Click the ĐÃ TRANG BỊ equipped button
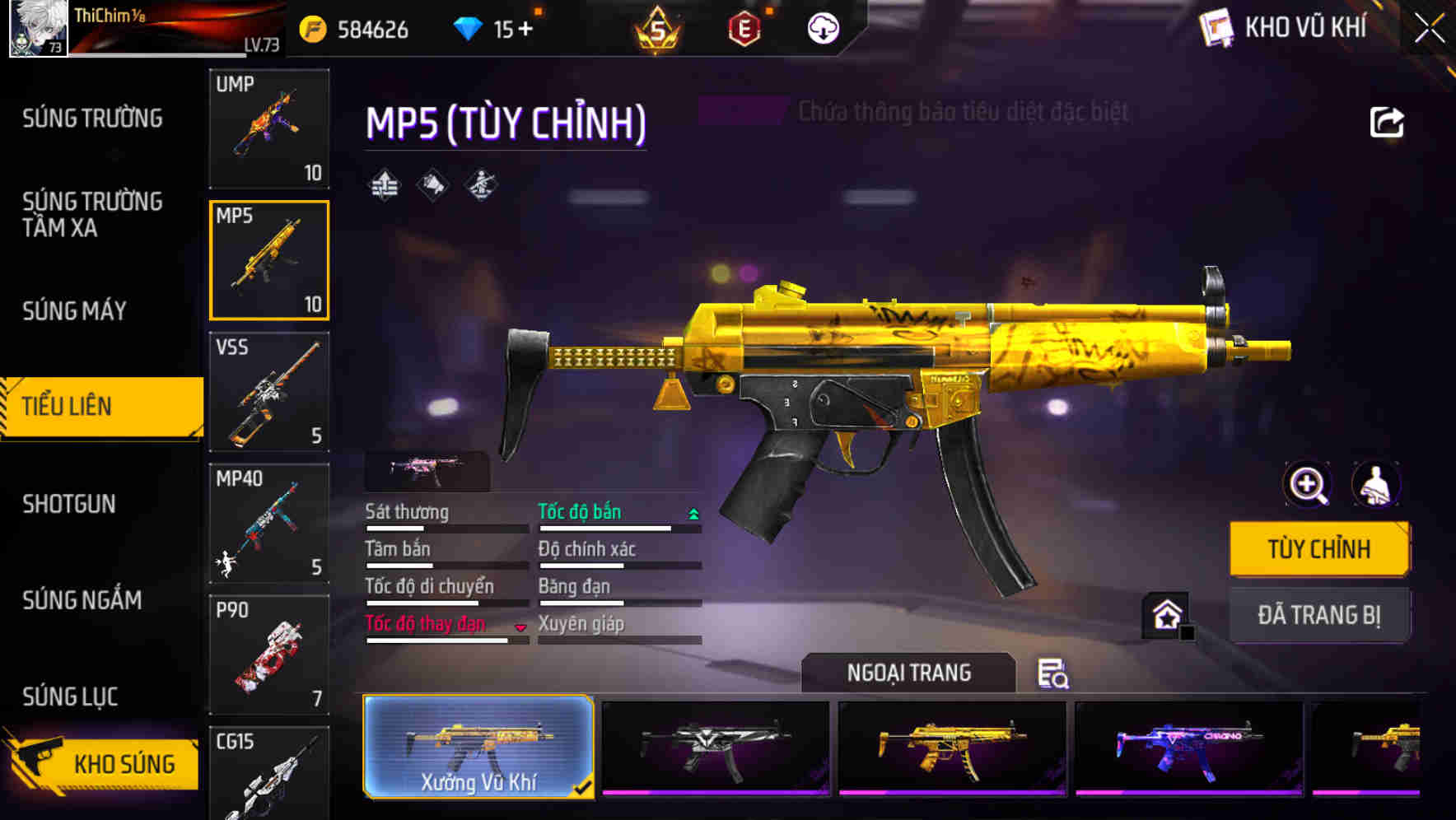This screenshot has height=820, width=1456. click(x=1318, y=615)
